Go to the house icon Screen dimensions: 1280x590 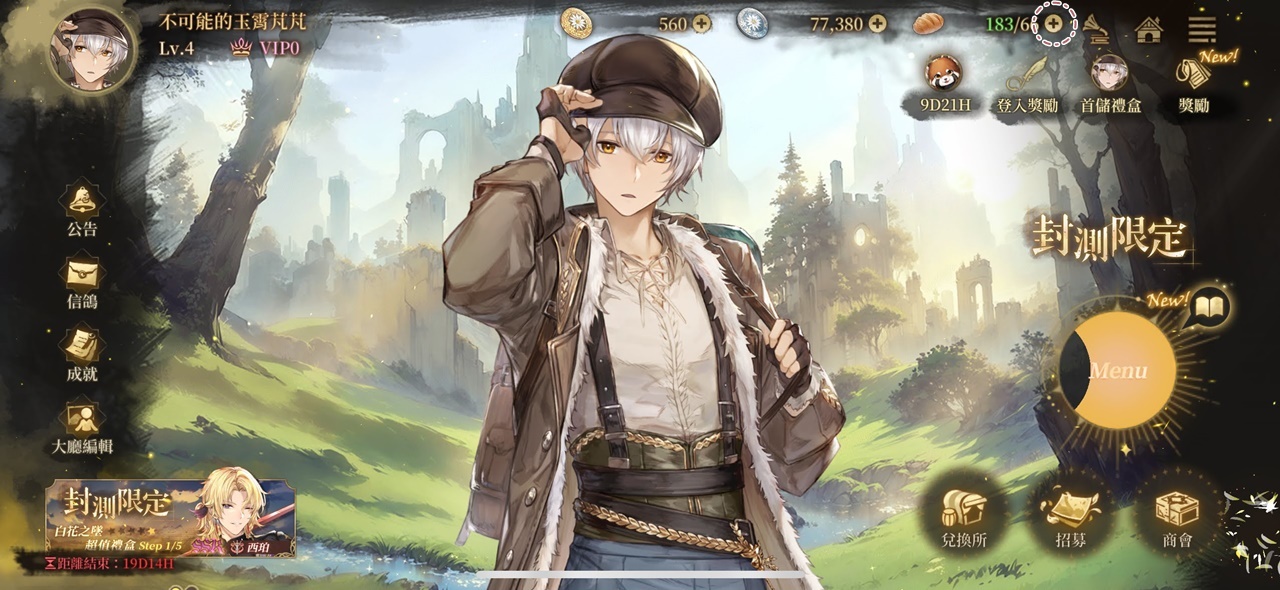point(1149,29)
